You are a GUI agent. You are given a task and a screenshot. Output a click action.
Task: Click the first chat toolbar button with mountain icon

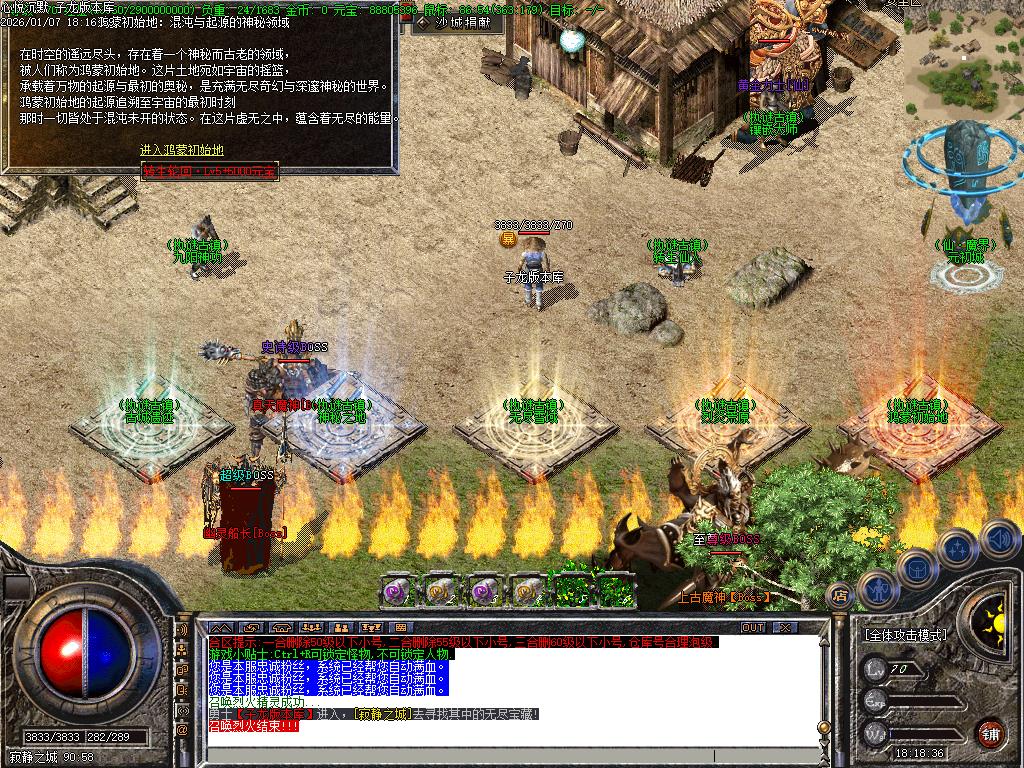(x=219, y=627)
